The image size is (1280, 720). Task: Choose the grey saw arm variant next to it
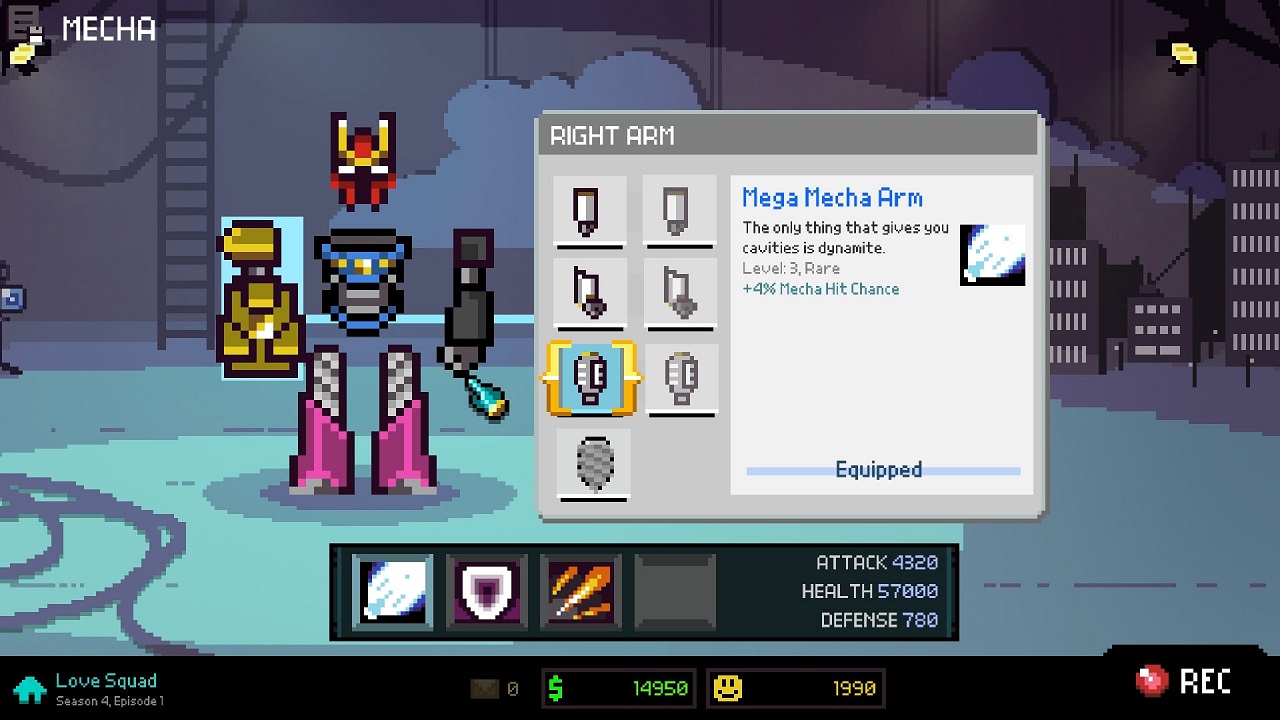click(x=681, y=295)
